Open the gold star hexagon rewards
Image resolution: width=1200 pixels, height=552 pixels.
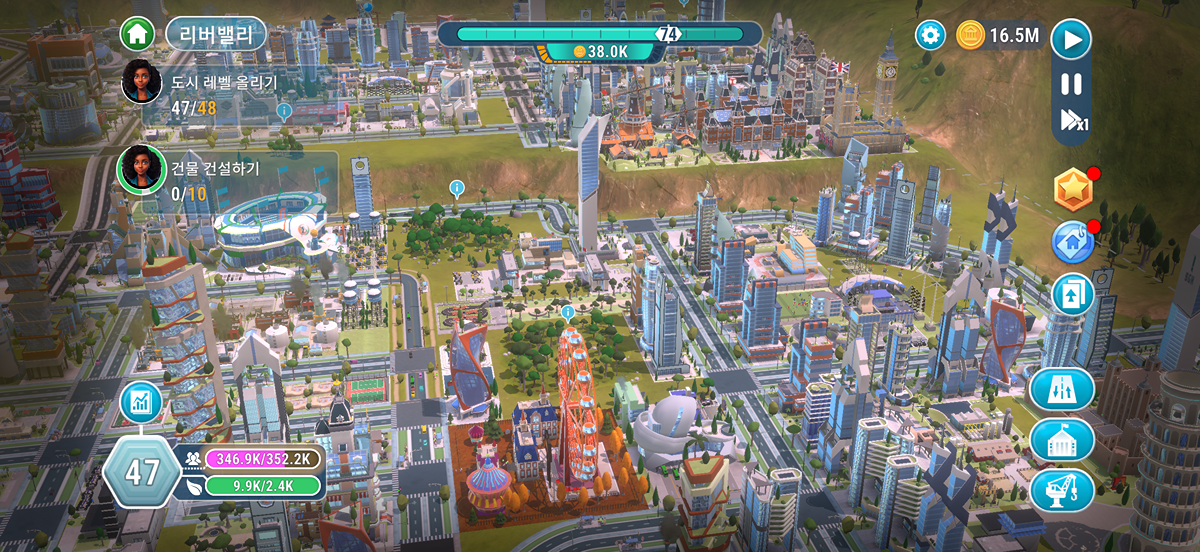[1073, 189]
